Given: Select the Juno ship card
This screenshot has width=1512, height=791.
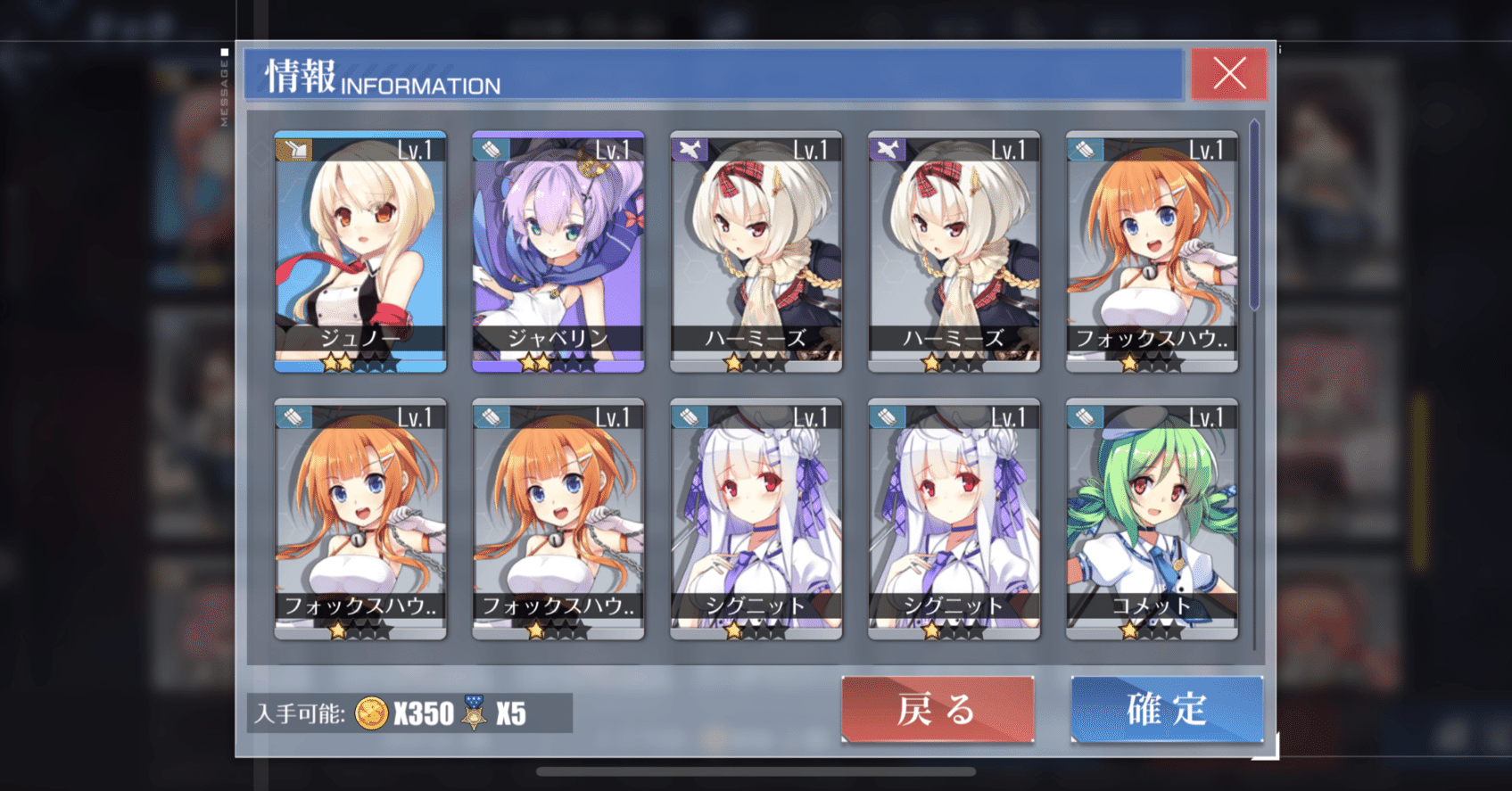Looking at the screenshot, I should tap(359, 250).
